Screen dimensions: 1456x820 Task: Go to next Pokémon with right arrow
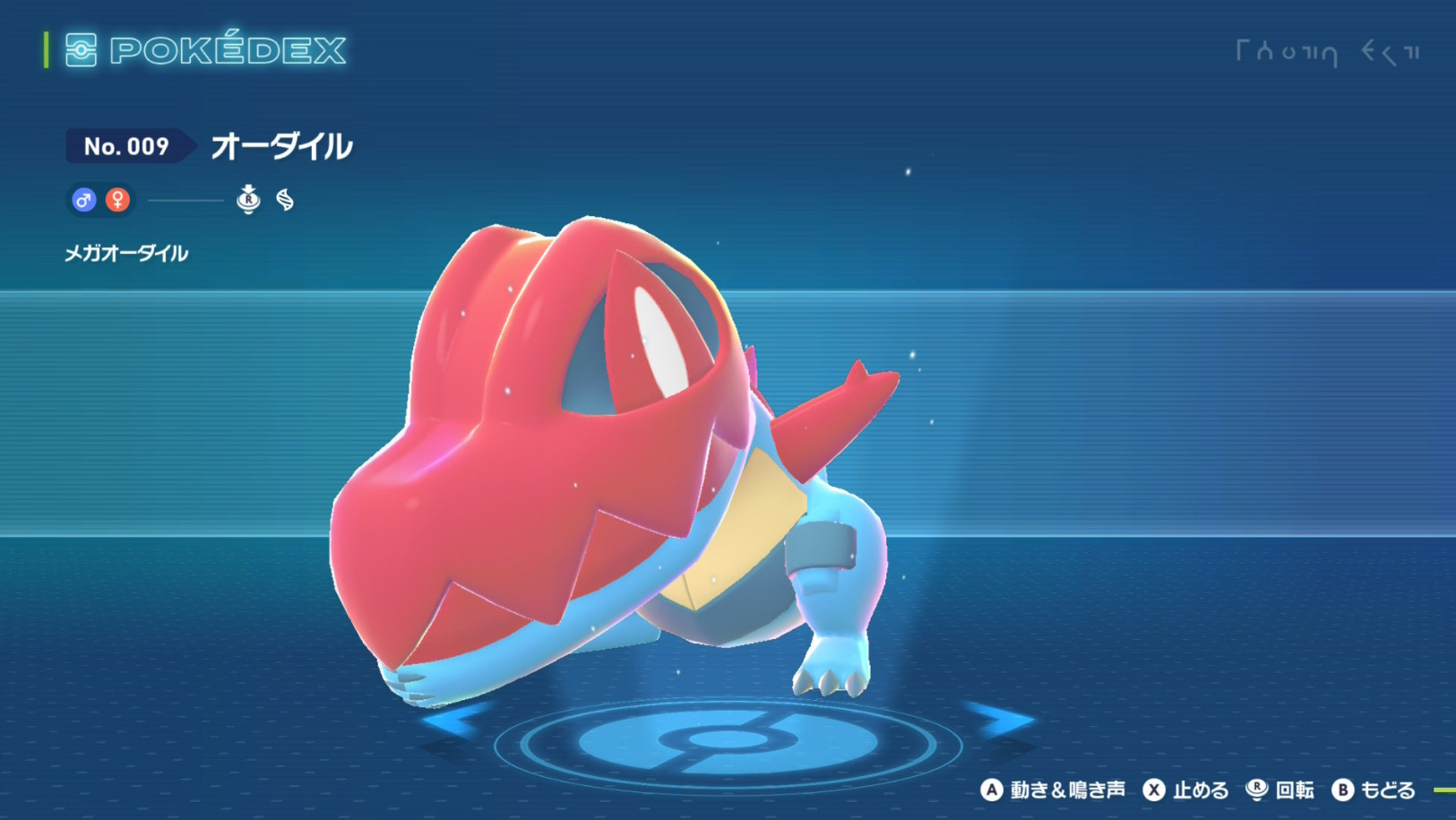tap(1002, 720)
